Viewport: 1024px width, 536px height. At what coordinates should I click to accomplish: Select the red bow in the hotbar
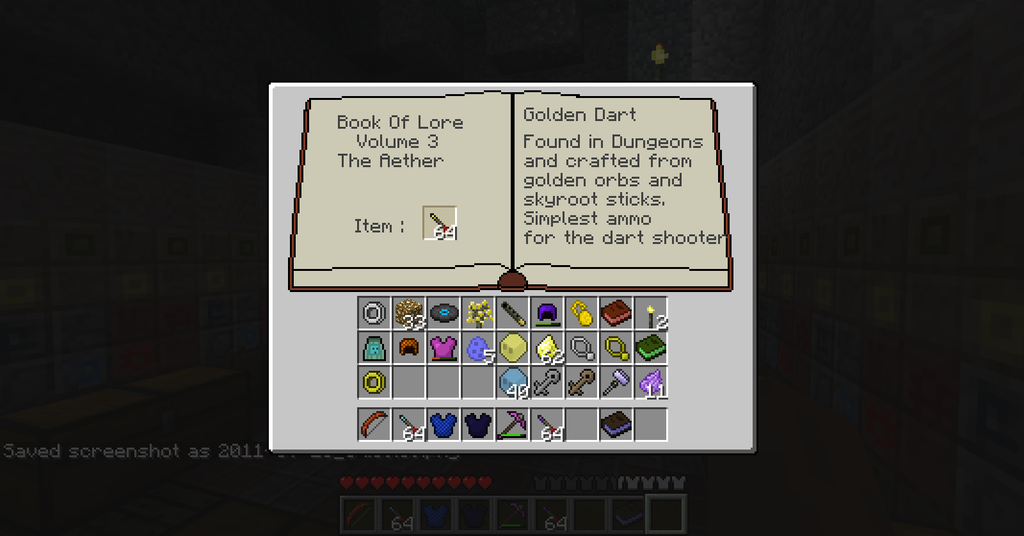[x=374, y=424]
